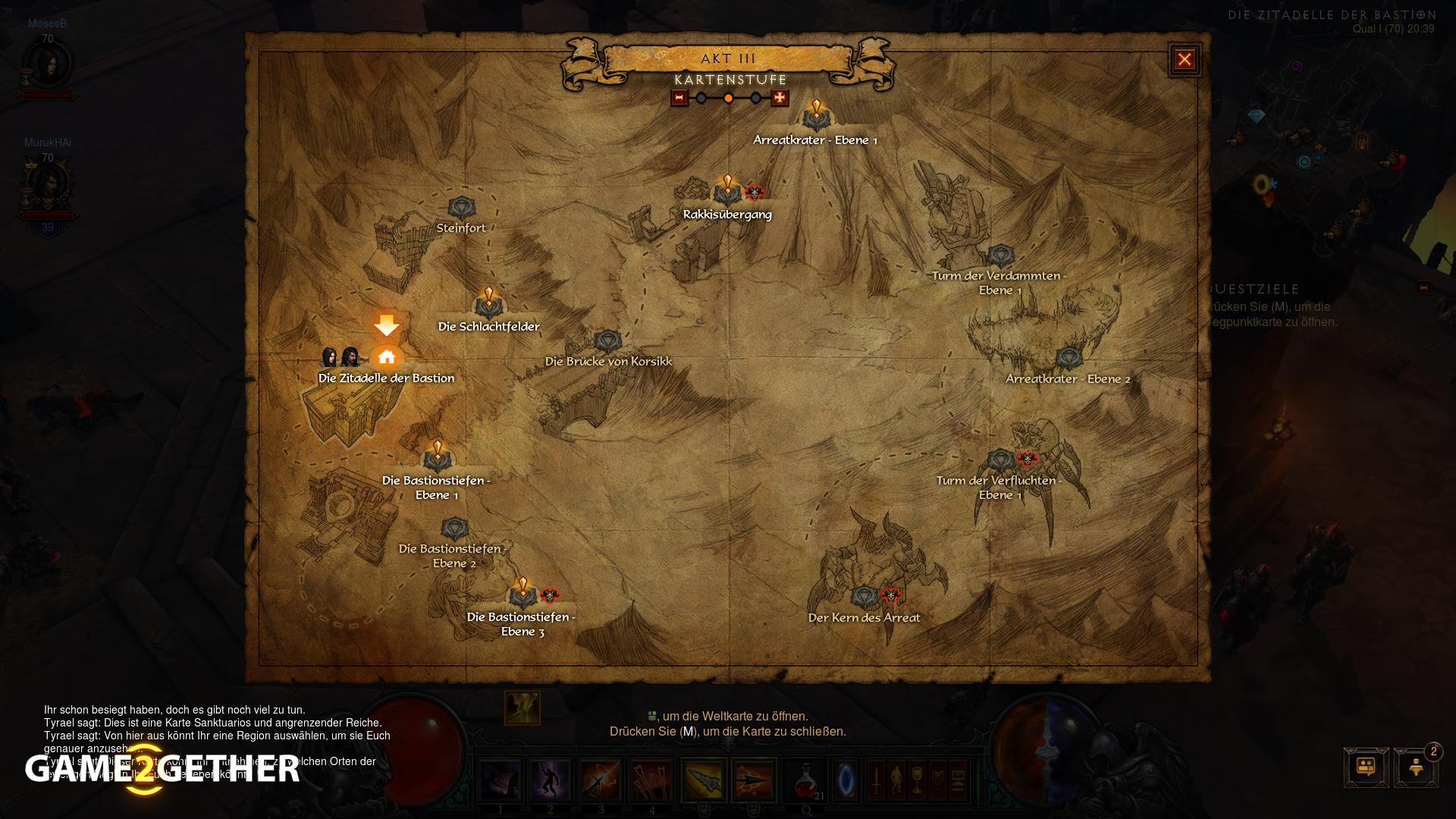Click the Die Zitadelle der Bastion town marker

[387, 357]
